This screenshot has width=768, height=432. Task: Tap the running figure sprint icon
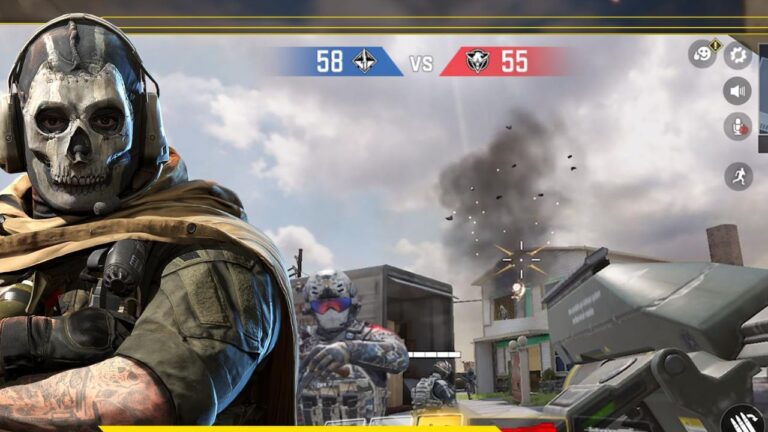tap(738, 177)
